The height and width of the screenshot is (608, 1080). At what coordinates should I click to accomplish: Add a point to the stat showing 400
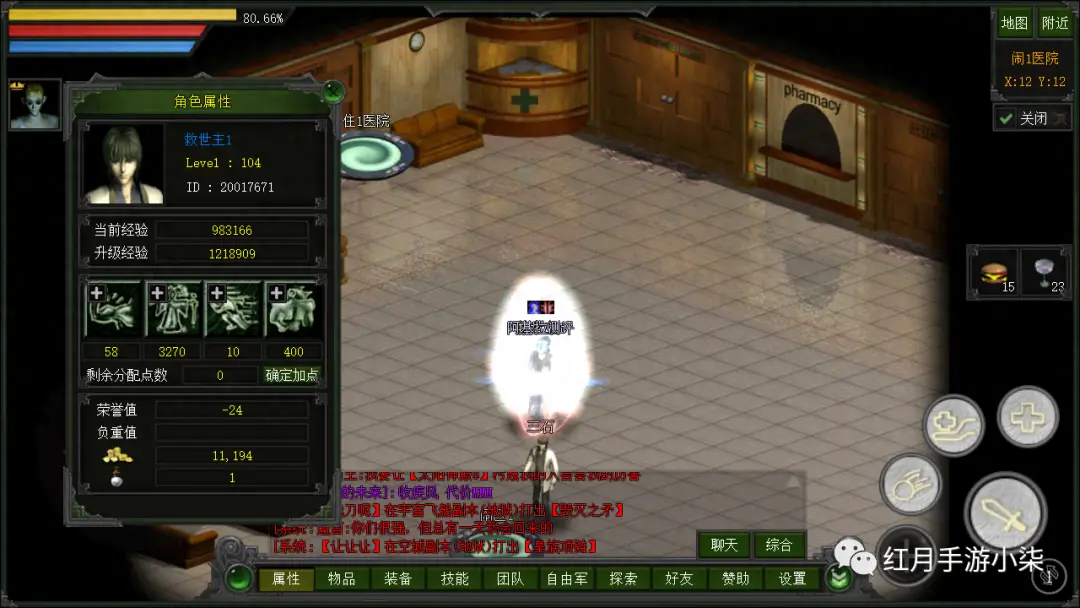274,293
